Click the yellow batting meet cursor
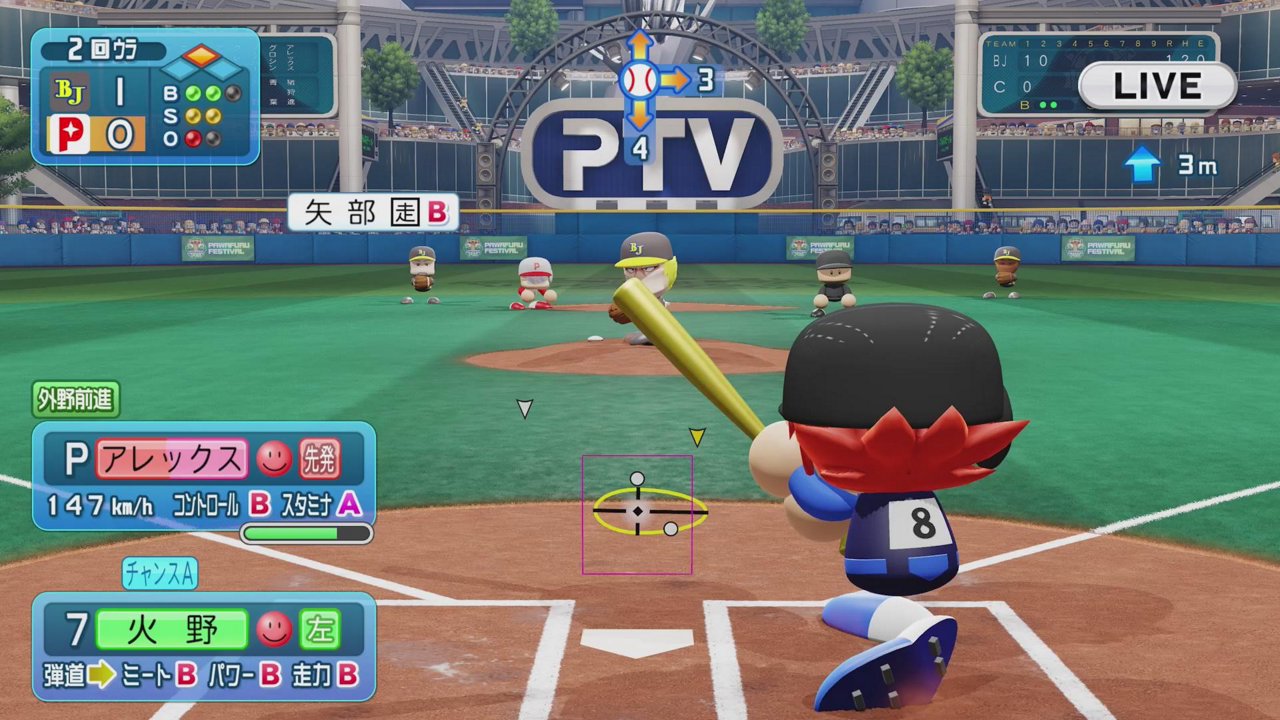This screenshot has height=720, width=1280. pyautogui.click(x=648, y=510)
